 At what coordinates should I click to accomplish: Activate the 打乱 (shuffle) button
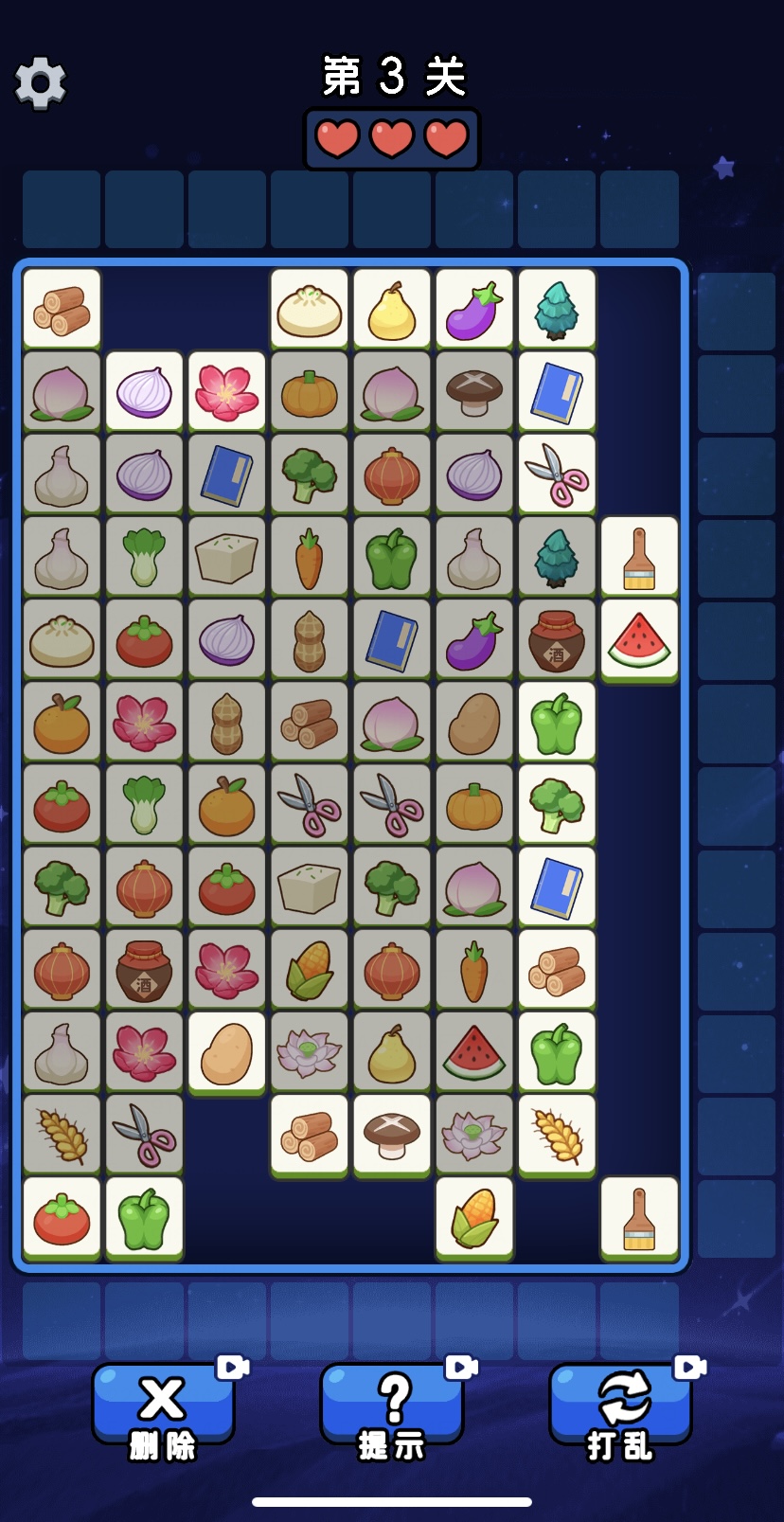tap(620, 1405)
